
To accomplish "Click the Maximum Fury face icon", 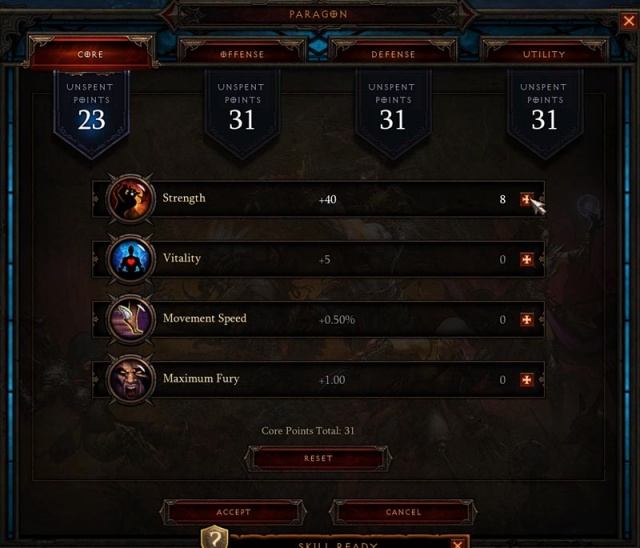I will [131, 379].
